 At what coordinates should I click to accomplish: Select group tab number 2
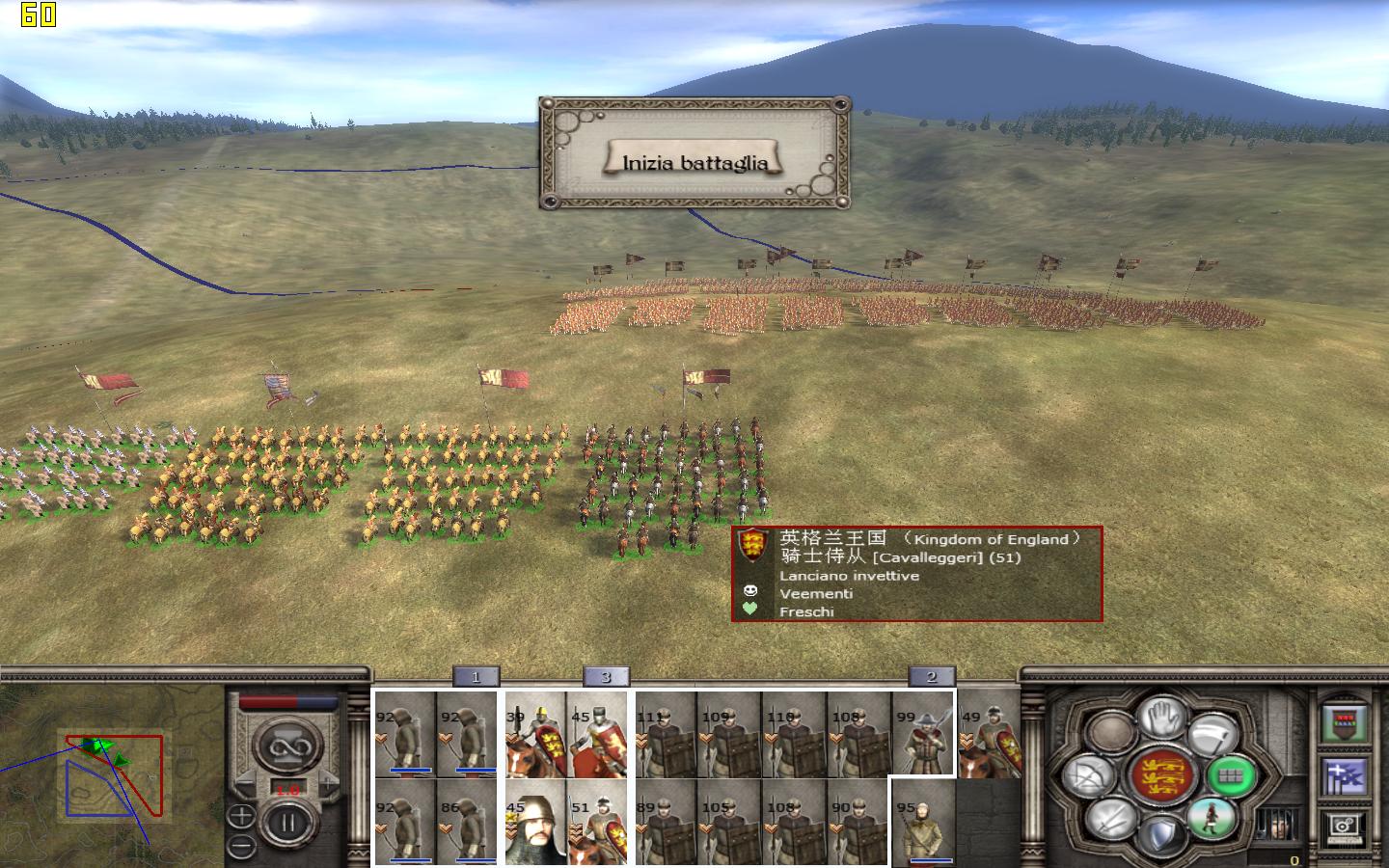(x=932, y=677)
